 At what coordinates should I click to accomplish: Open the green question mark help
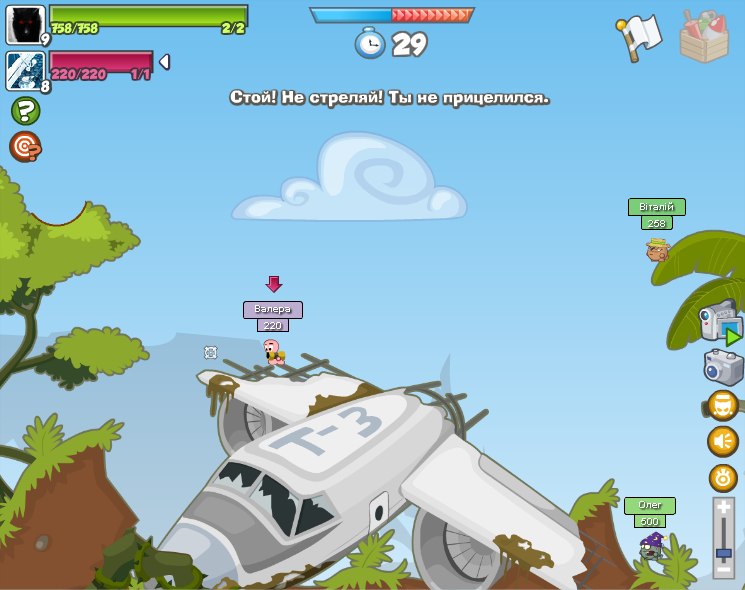(x=25, y=111)
